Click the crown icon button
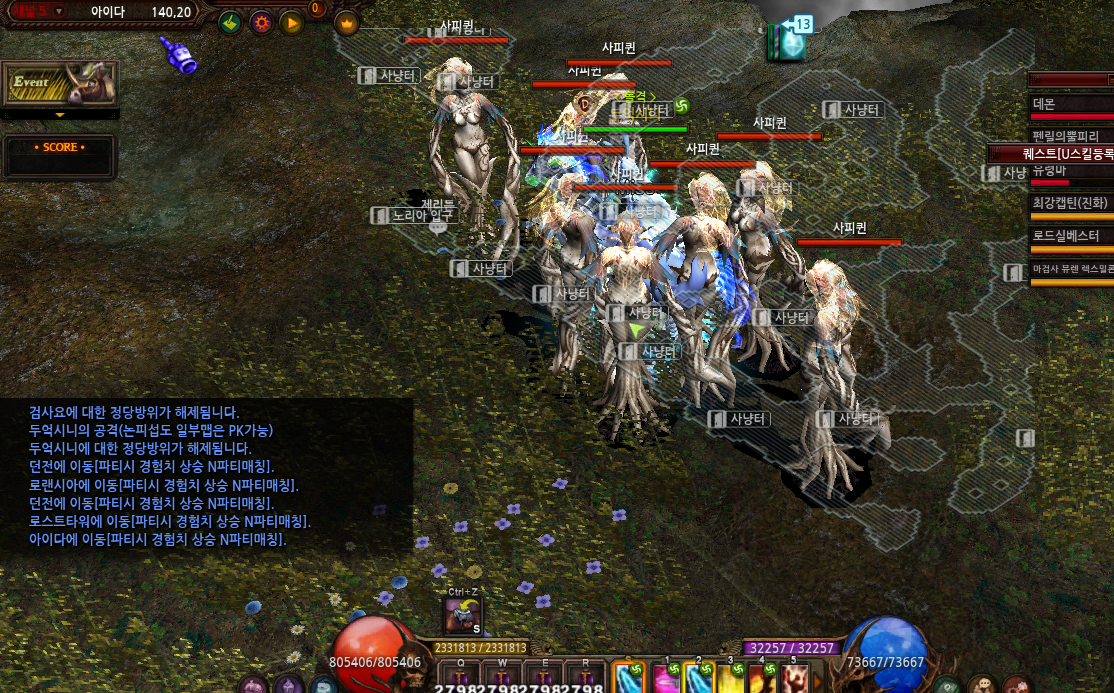Image resolution: width=1114 pixels, height=693 pixels. tap(347, 22)
